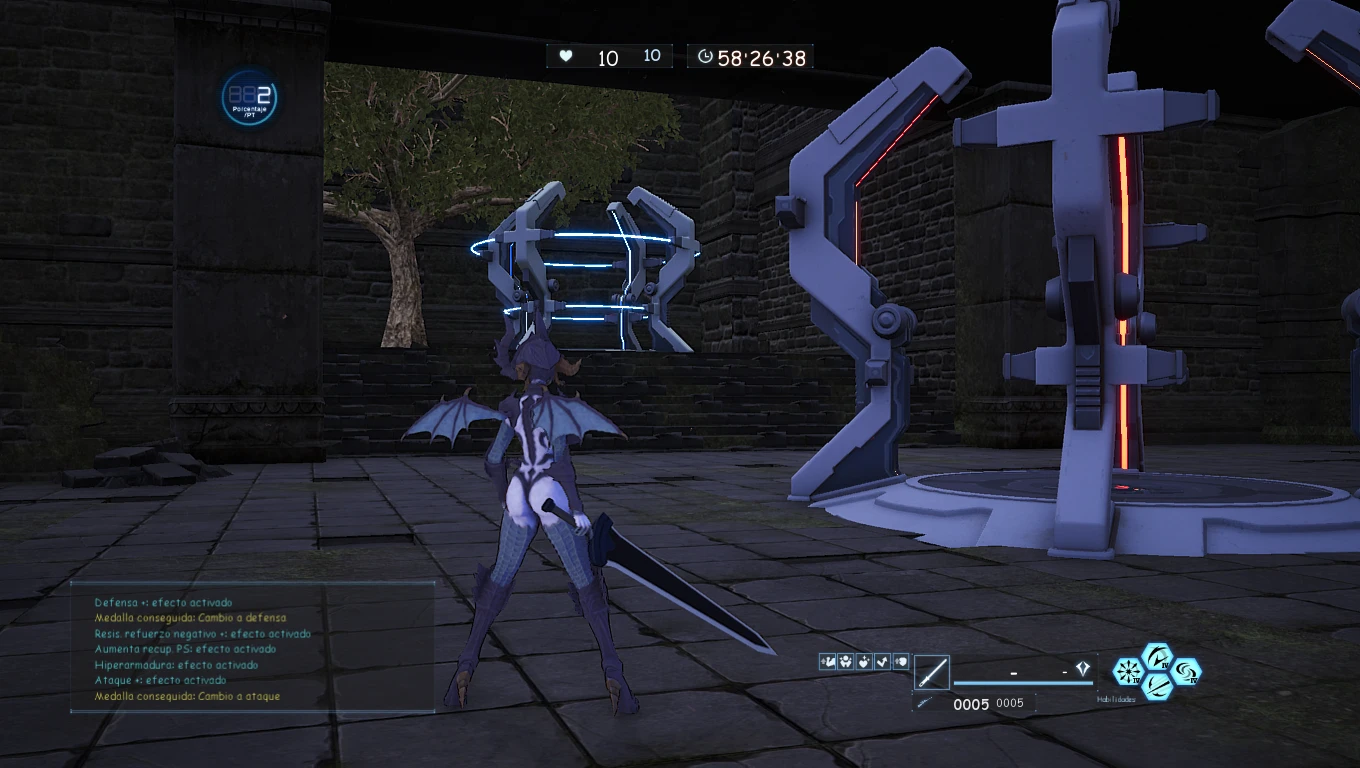Select the equipped sword weapon slot
The width and height of the screenshot is (1360, 768).
coord(931,673)
